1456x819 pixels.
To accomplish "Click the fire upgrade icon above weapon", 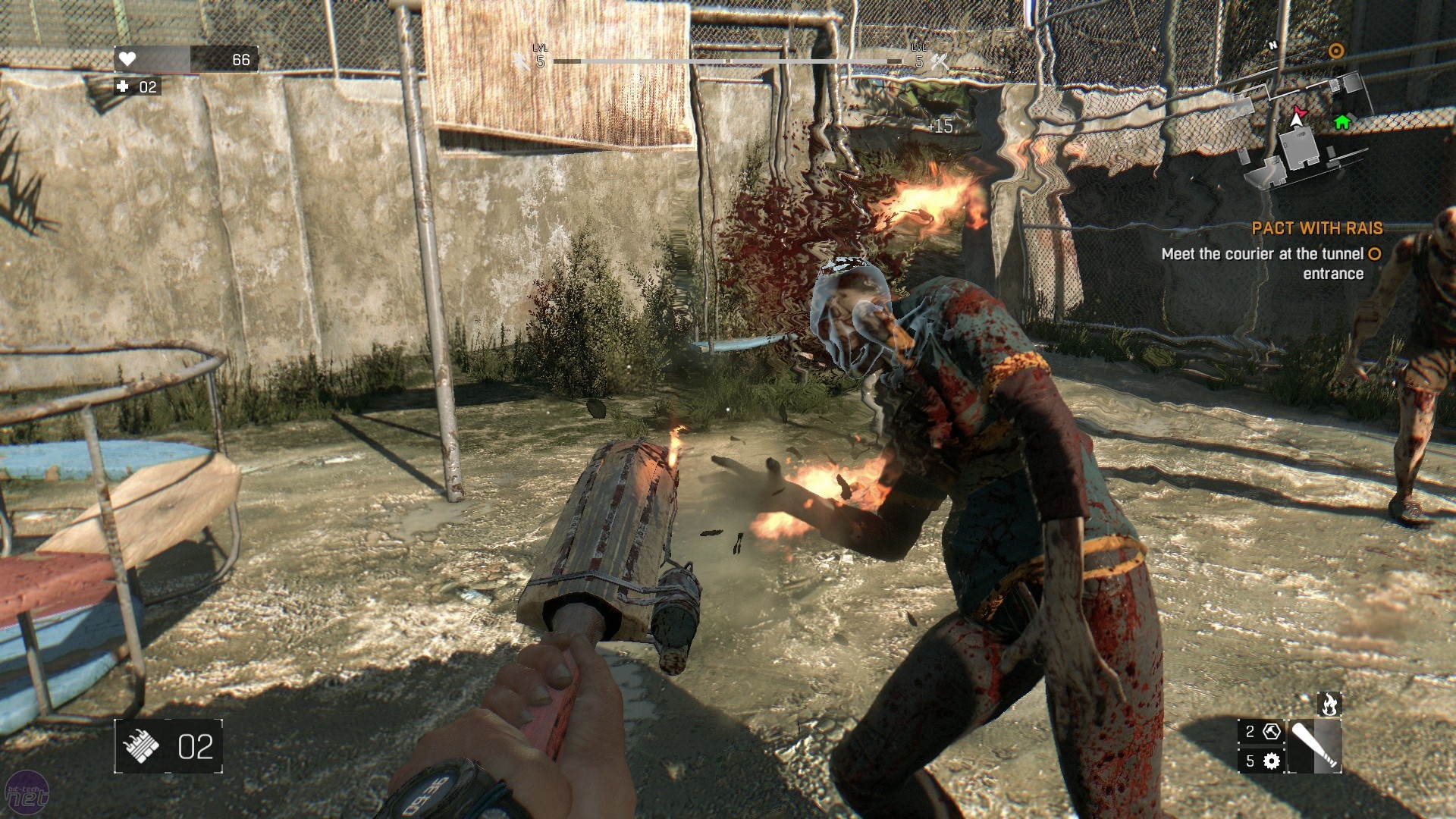I will [1329, 704].
